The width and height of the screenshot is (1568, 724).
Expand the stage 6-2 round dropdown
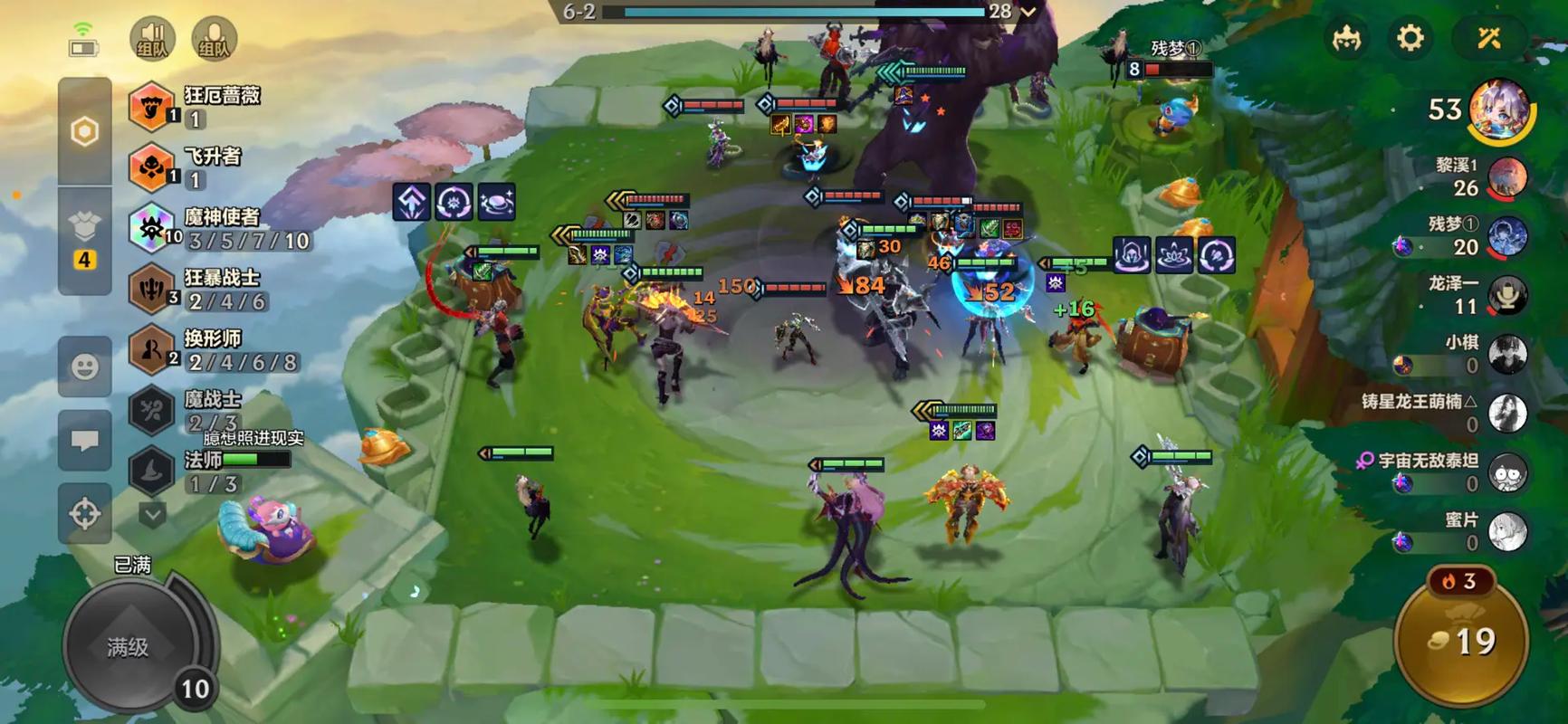(x=1028, y=12)
